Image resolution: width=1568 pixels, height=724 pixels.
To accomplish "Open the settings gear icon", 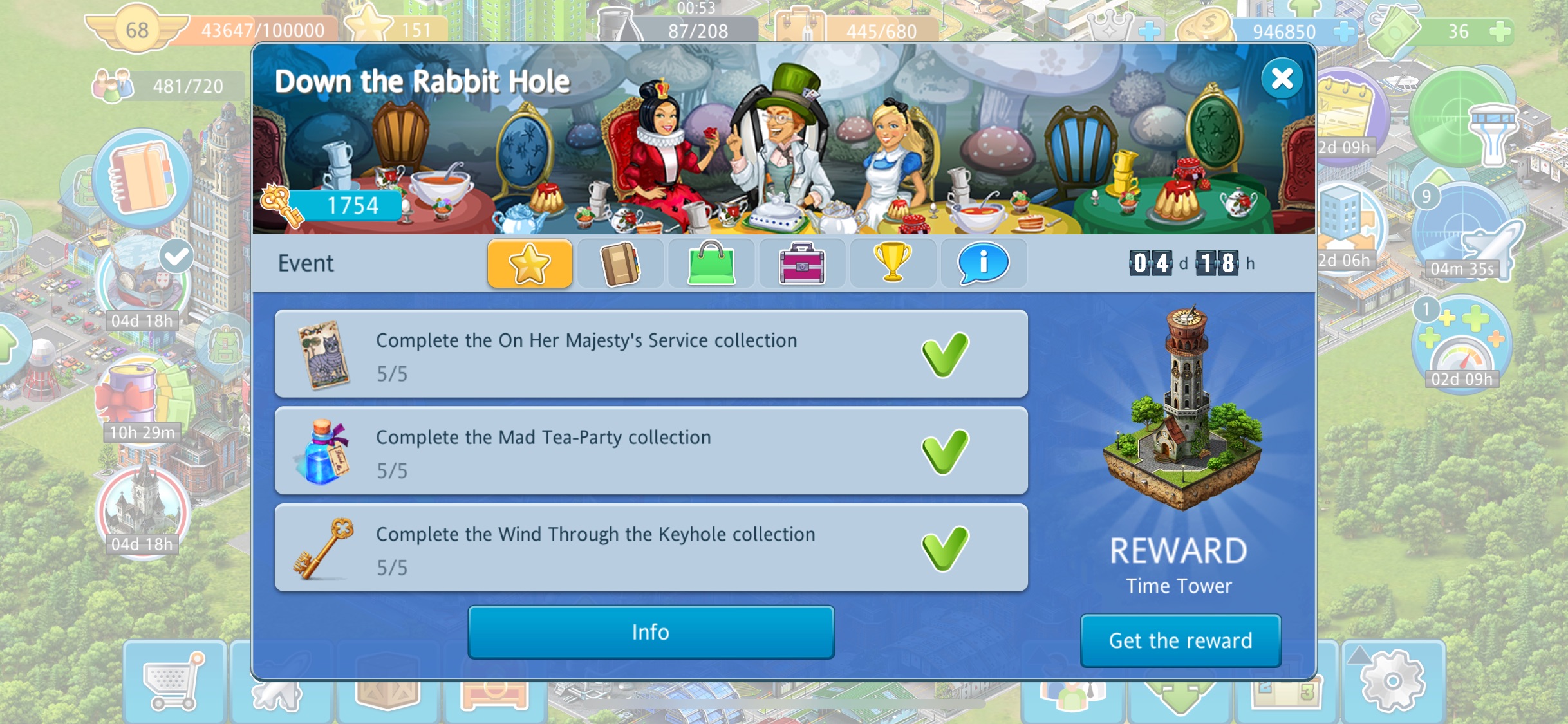I will (1392, 681).
